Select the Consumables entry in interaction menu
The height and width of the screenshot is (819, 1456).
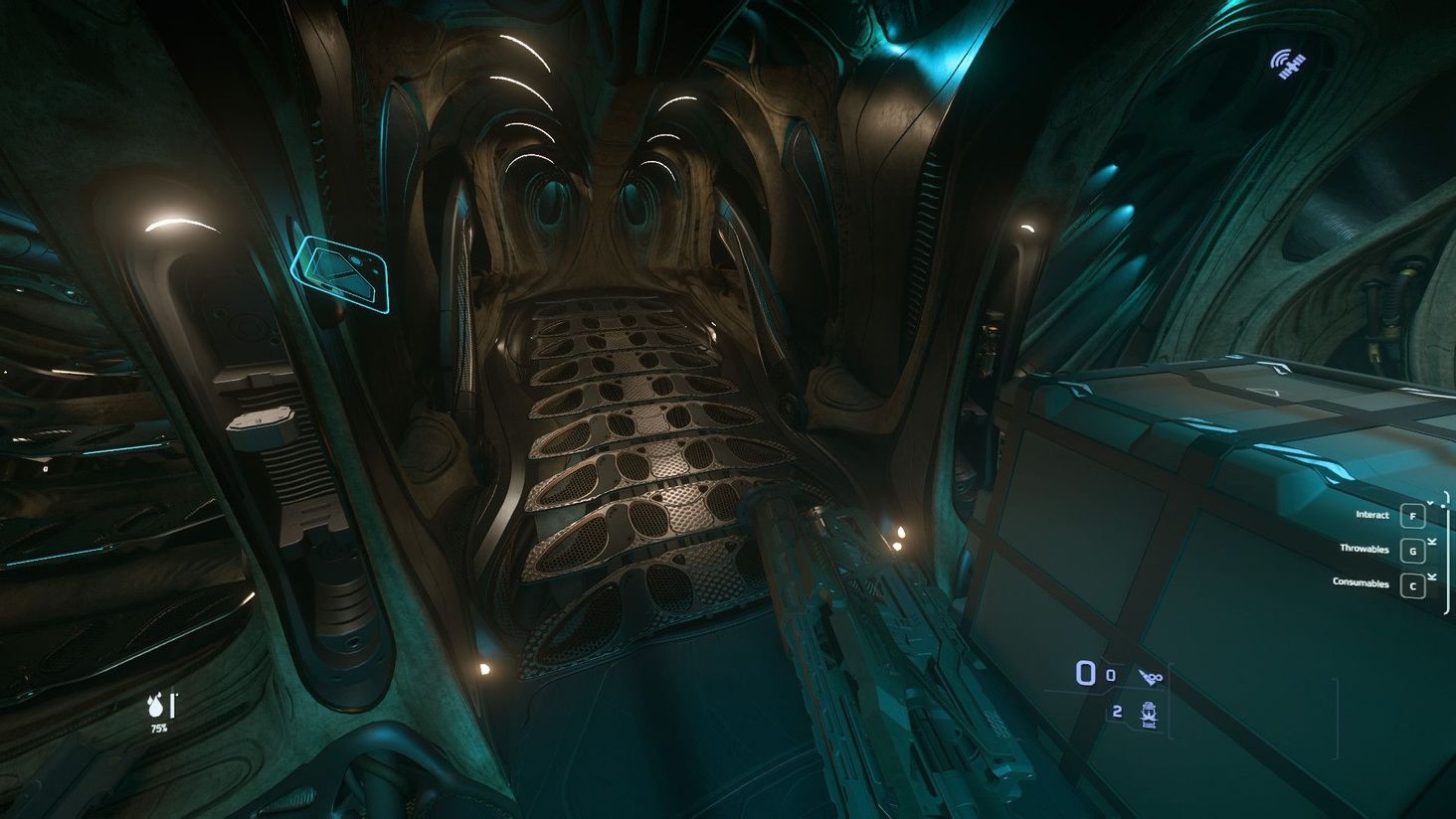point(1362,582)
